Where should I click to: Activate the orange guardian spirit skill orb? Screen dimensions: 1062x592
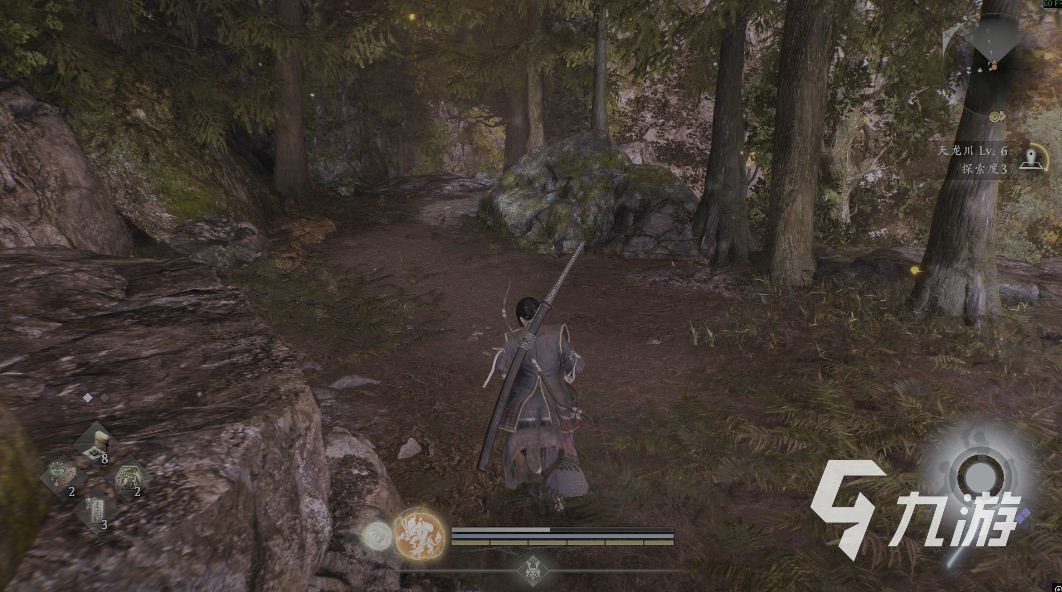pos(419,533)
